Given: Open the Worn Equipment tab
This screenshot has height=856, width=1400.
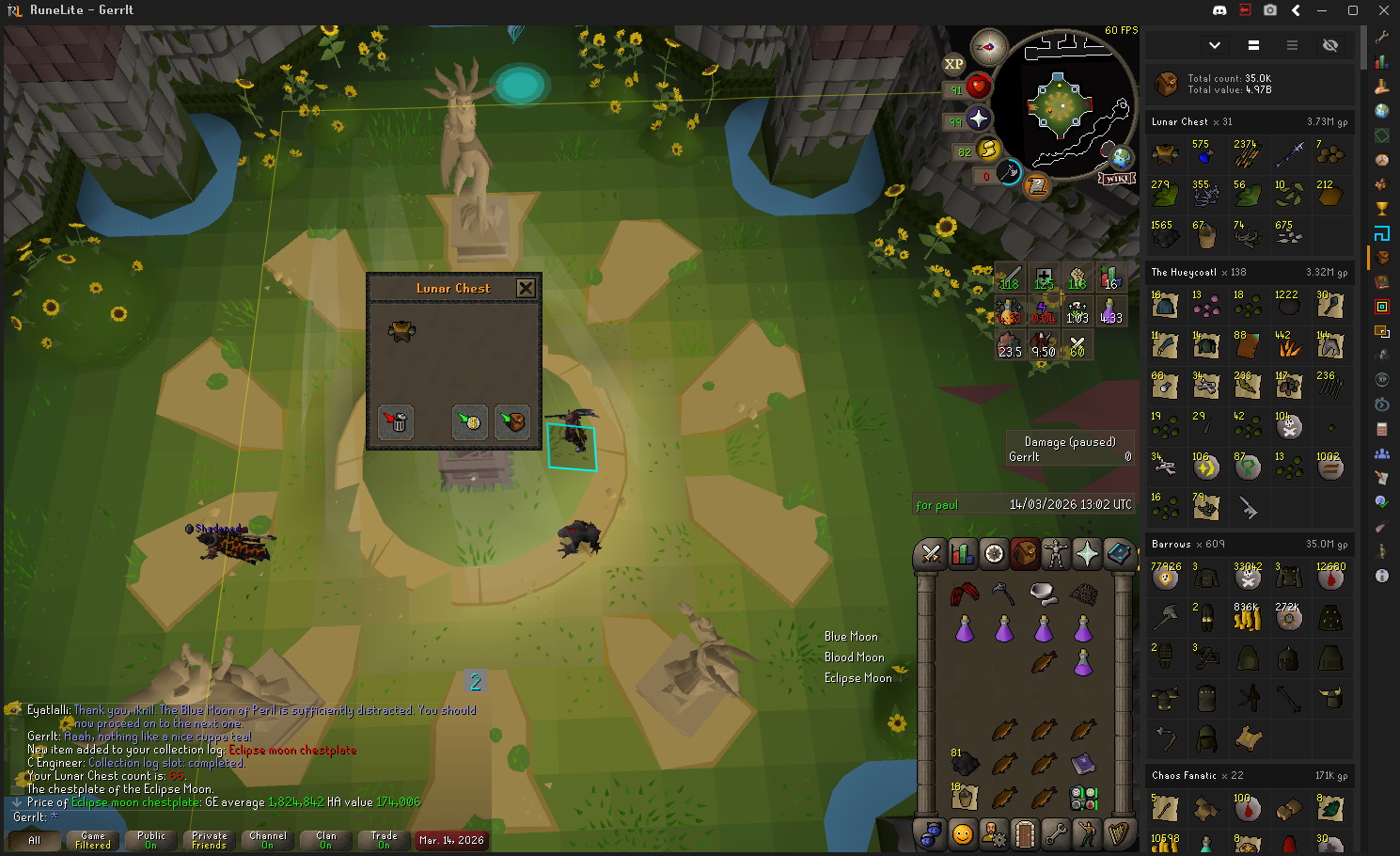Looking at the screenshot, I should point(1056,554).
